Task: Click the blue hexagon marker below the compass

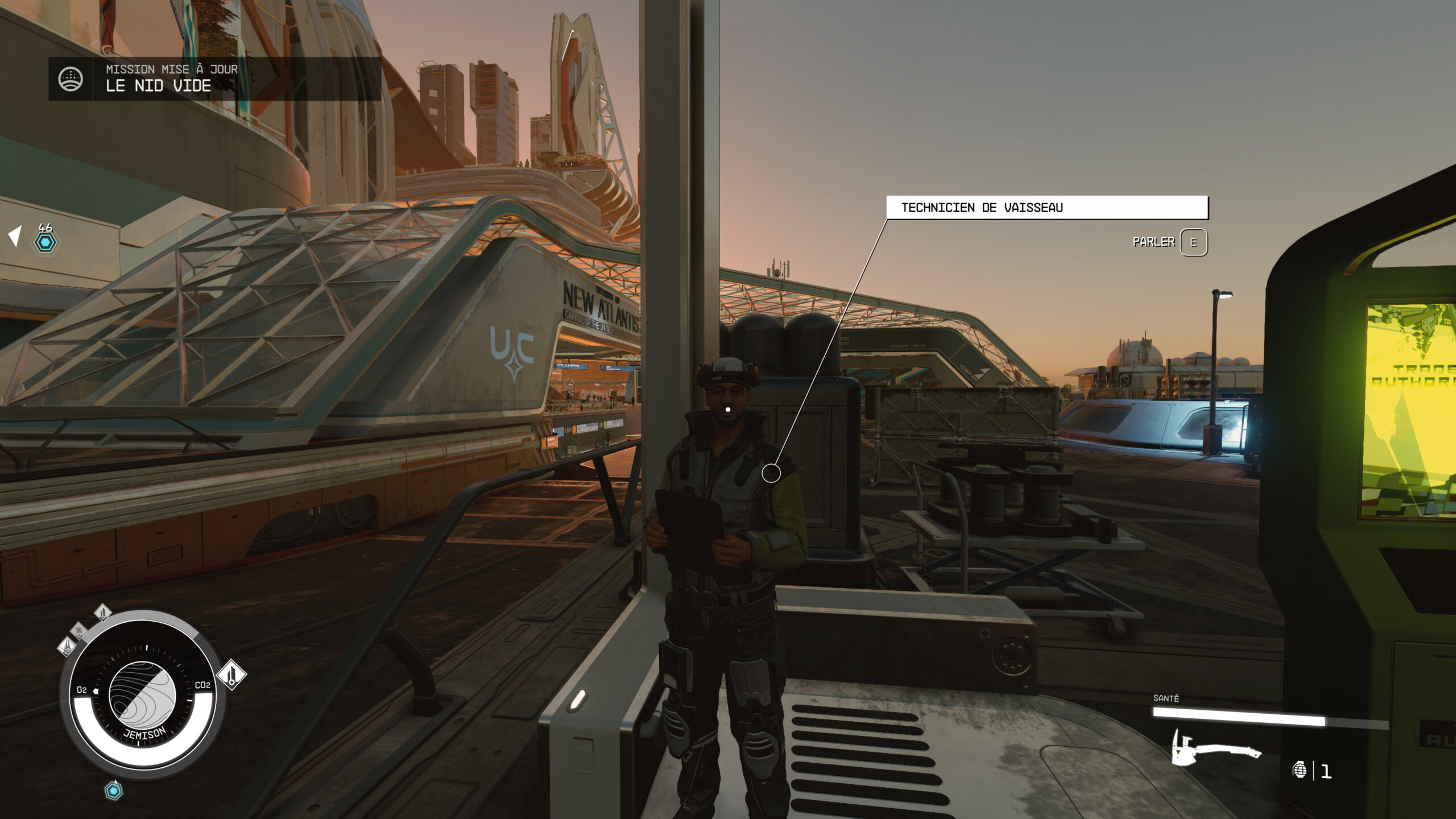Action: click(x=114, y=791)
